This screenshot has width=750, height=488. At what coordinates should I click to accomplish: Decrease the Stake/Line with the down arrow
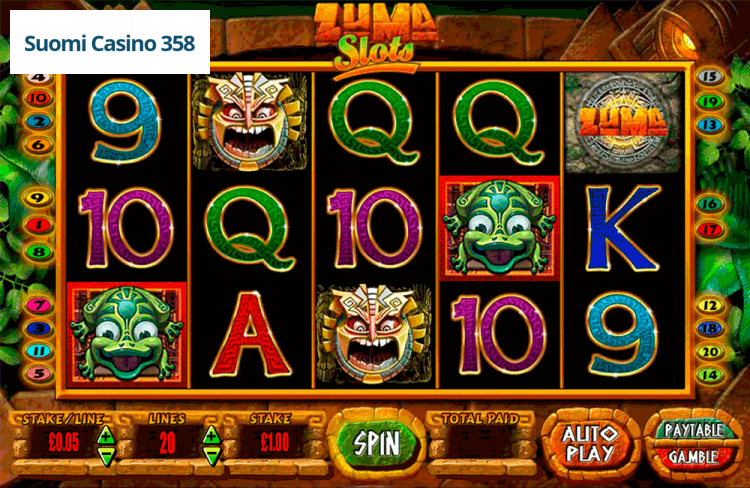click(x=105, y=457)
